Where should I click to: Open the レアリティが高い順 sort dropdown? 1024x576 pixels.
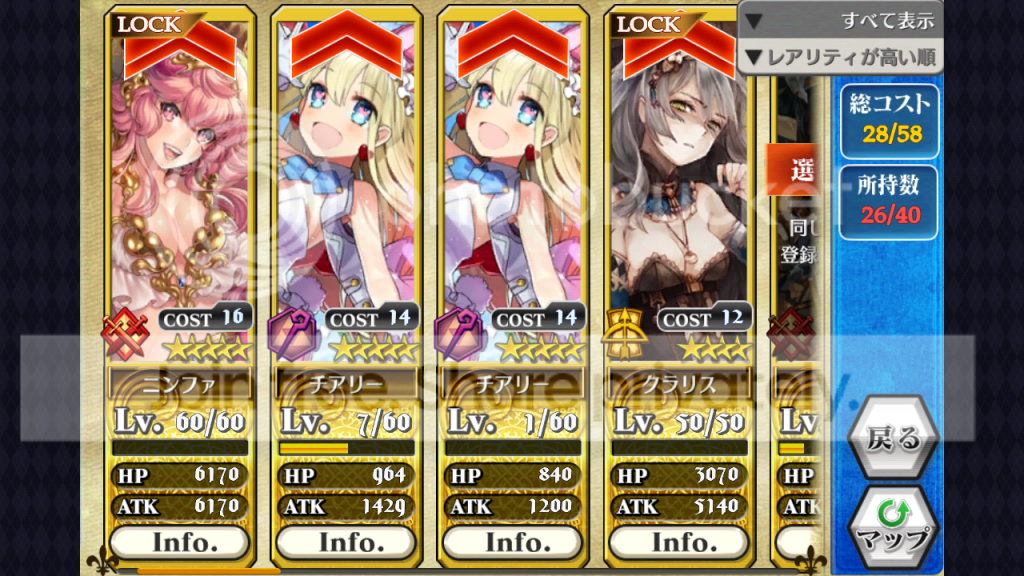(841, 57)
